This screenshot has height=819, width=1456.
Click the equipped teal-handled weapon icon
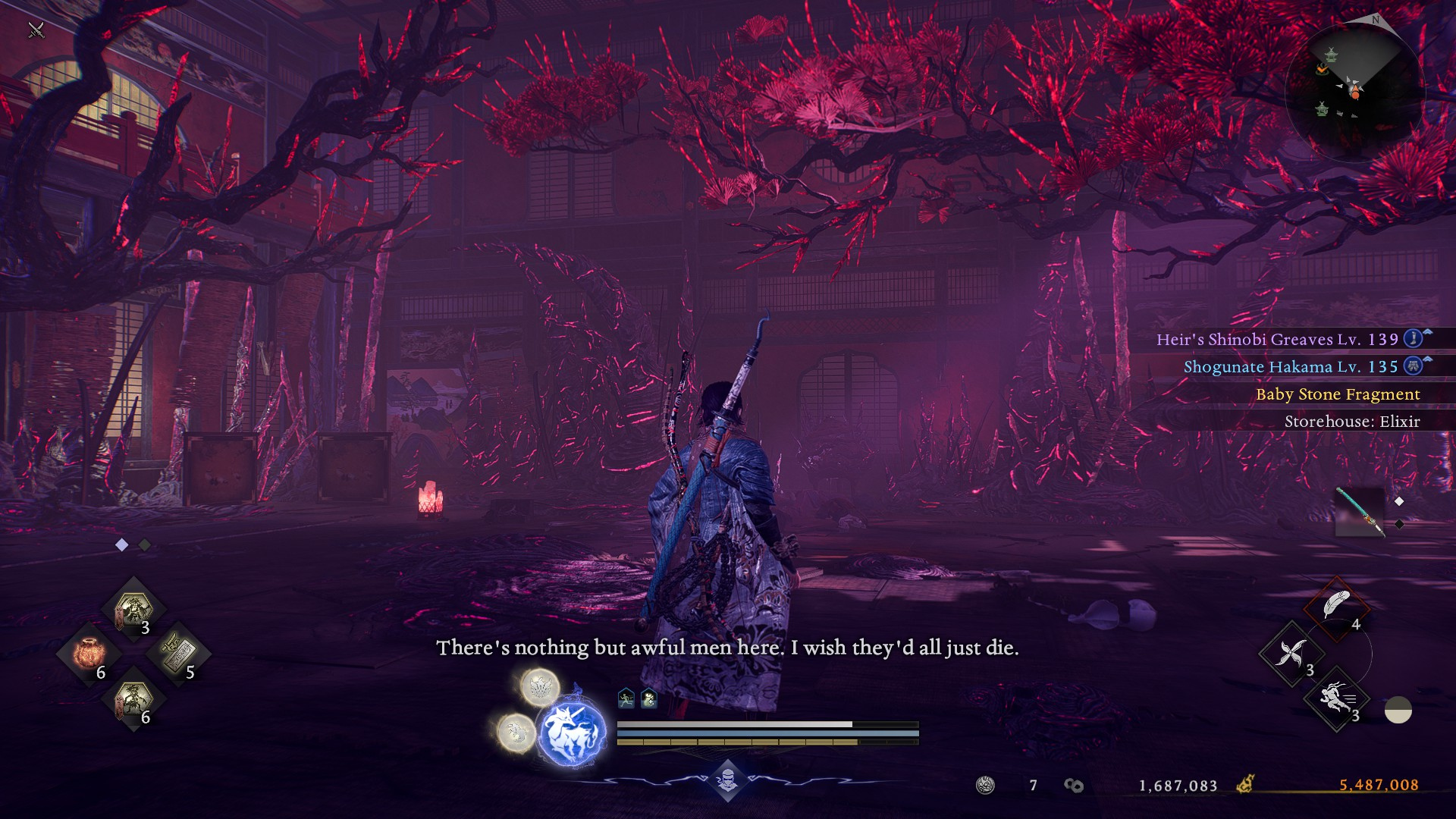click(x=1359, y=511)
